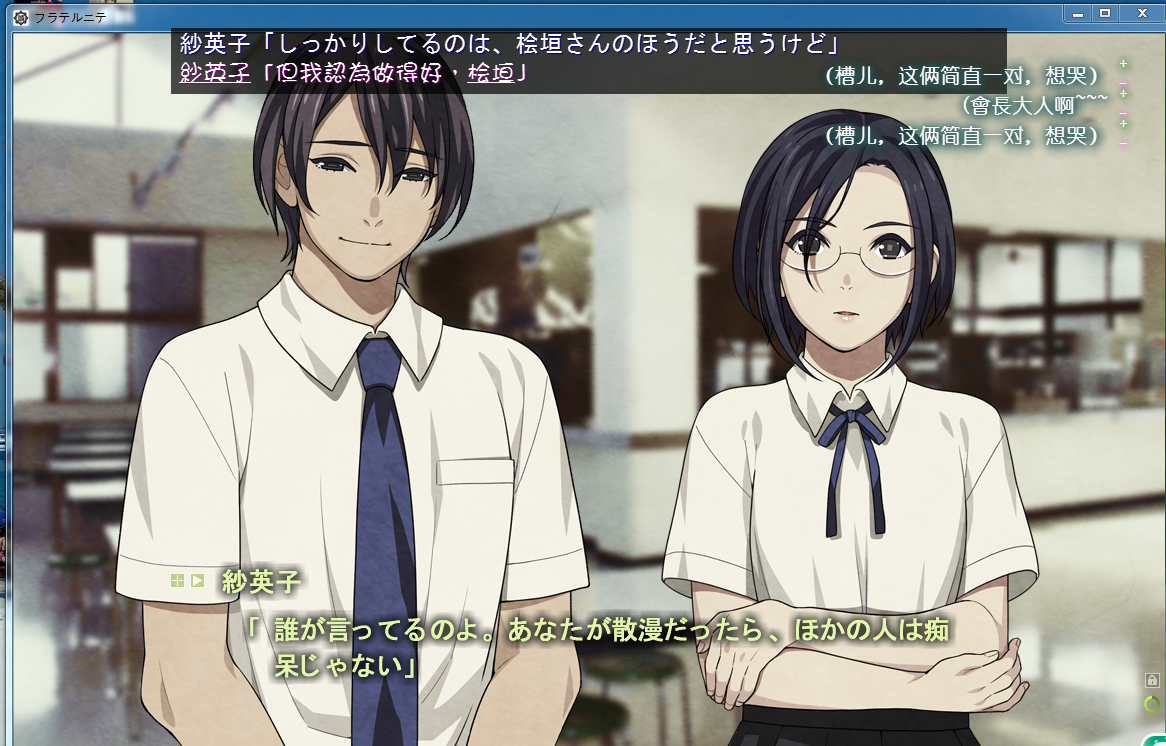1166x746 pixels.
Task: Maximize the フラテルニテ window
Action: pos(1105,13)
